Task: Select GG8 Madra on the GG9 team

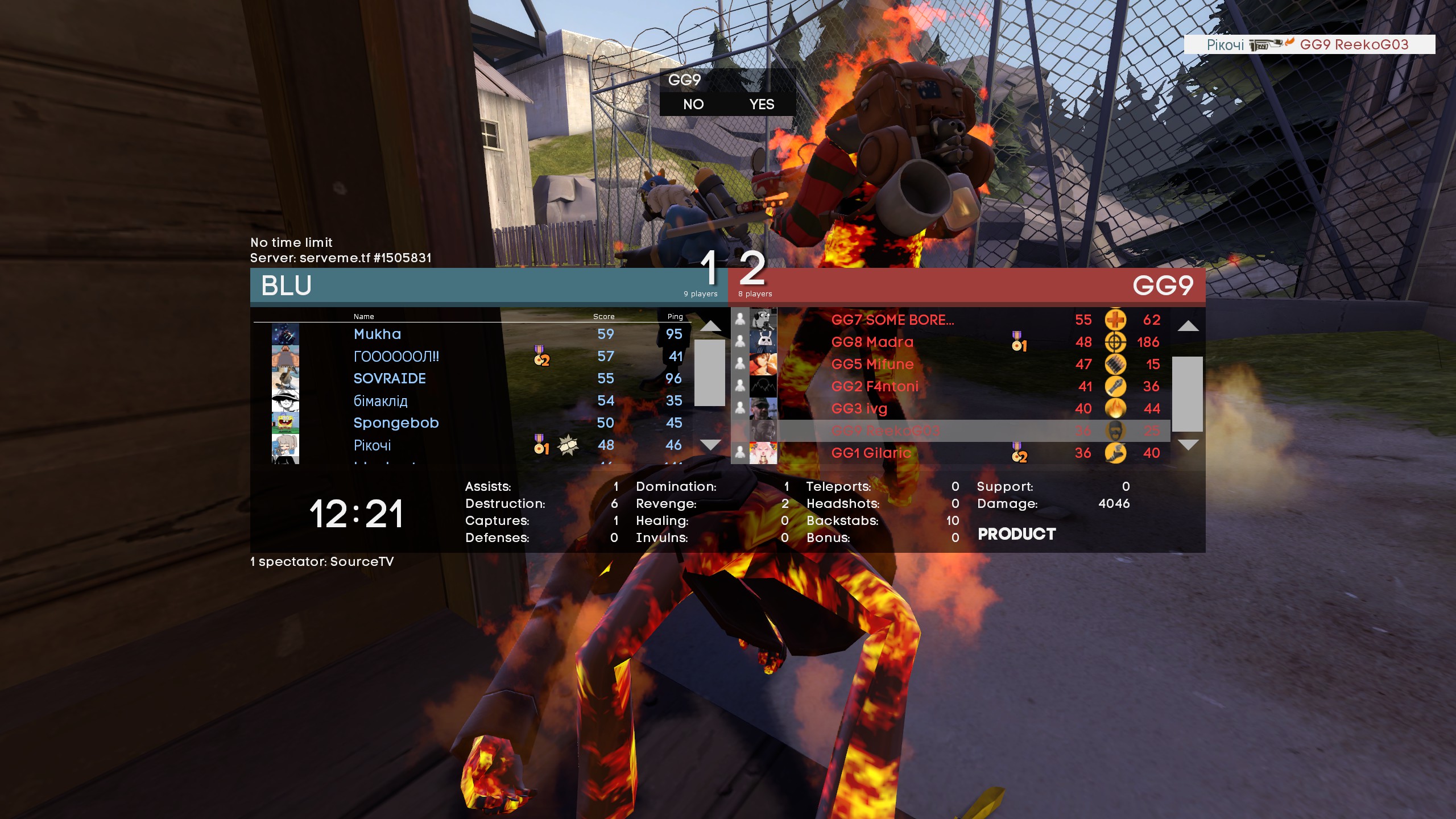Action: [872, 342]
